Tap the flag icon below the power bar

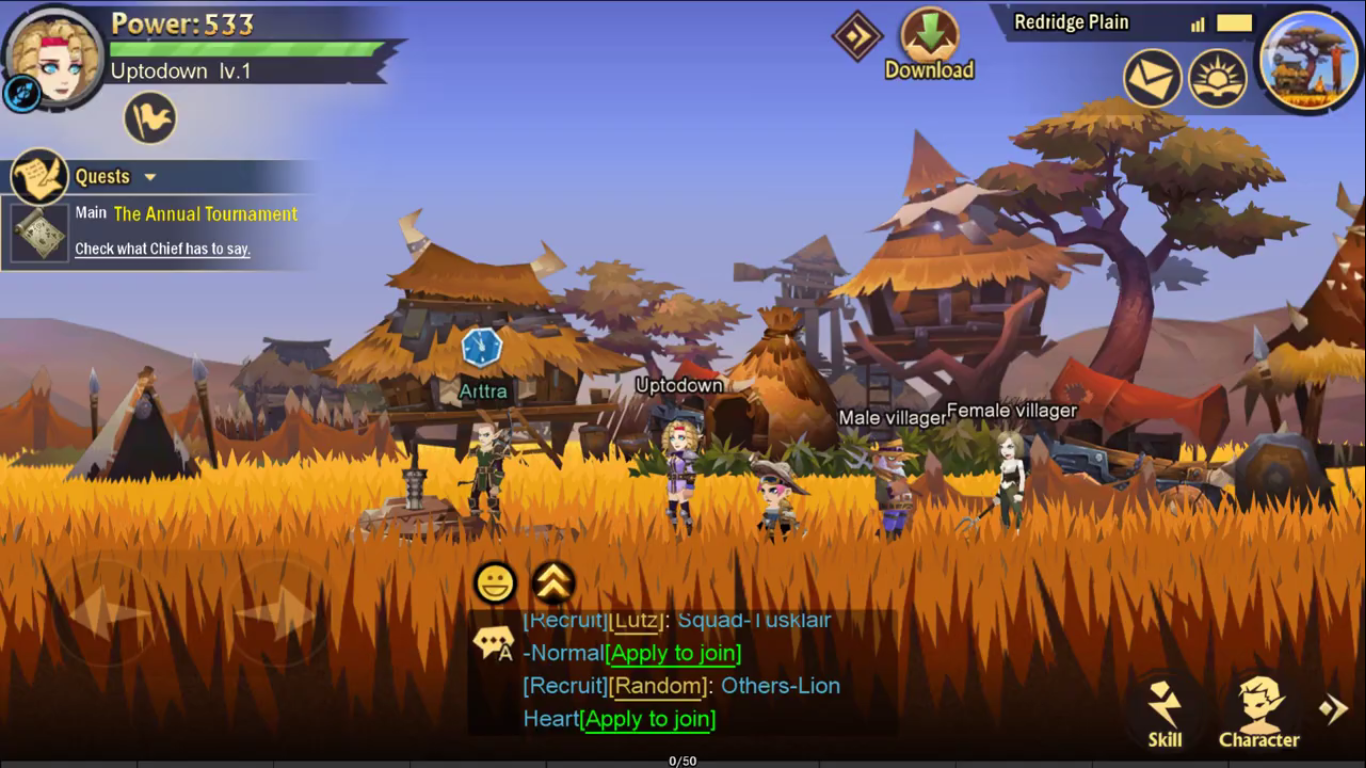tap(147, 117)
